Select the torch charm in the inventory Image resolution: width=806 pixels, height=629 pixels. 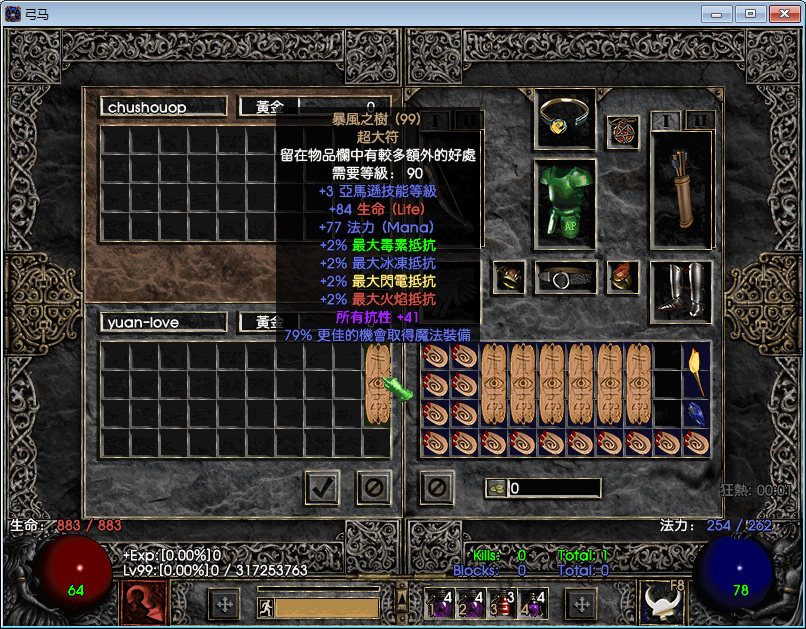coord(696,370)
